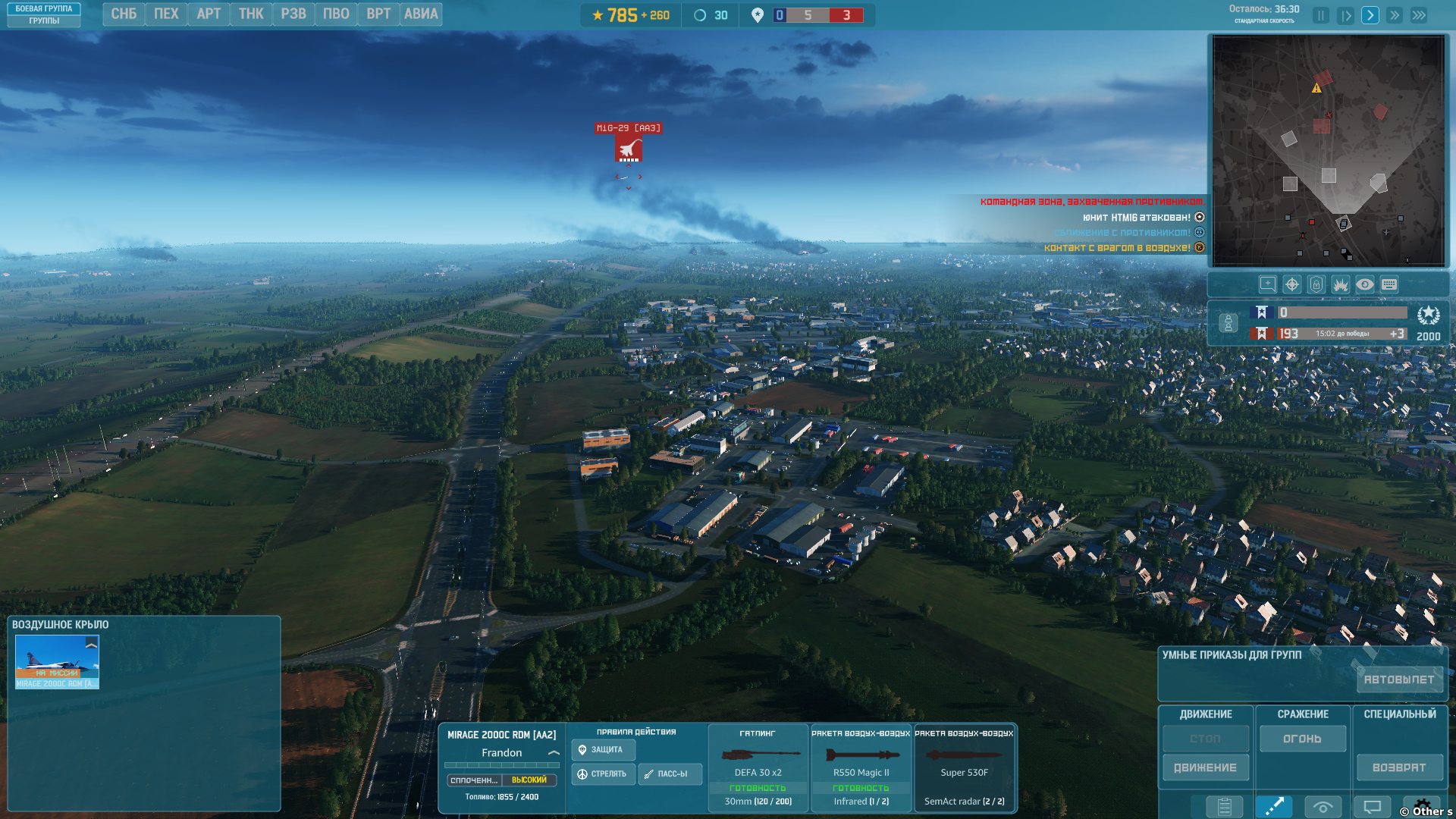Screen dimensions: 1456x819
Task: Click the explosion icon below the minimap
Action: pos(1340,284)
